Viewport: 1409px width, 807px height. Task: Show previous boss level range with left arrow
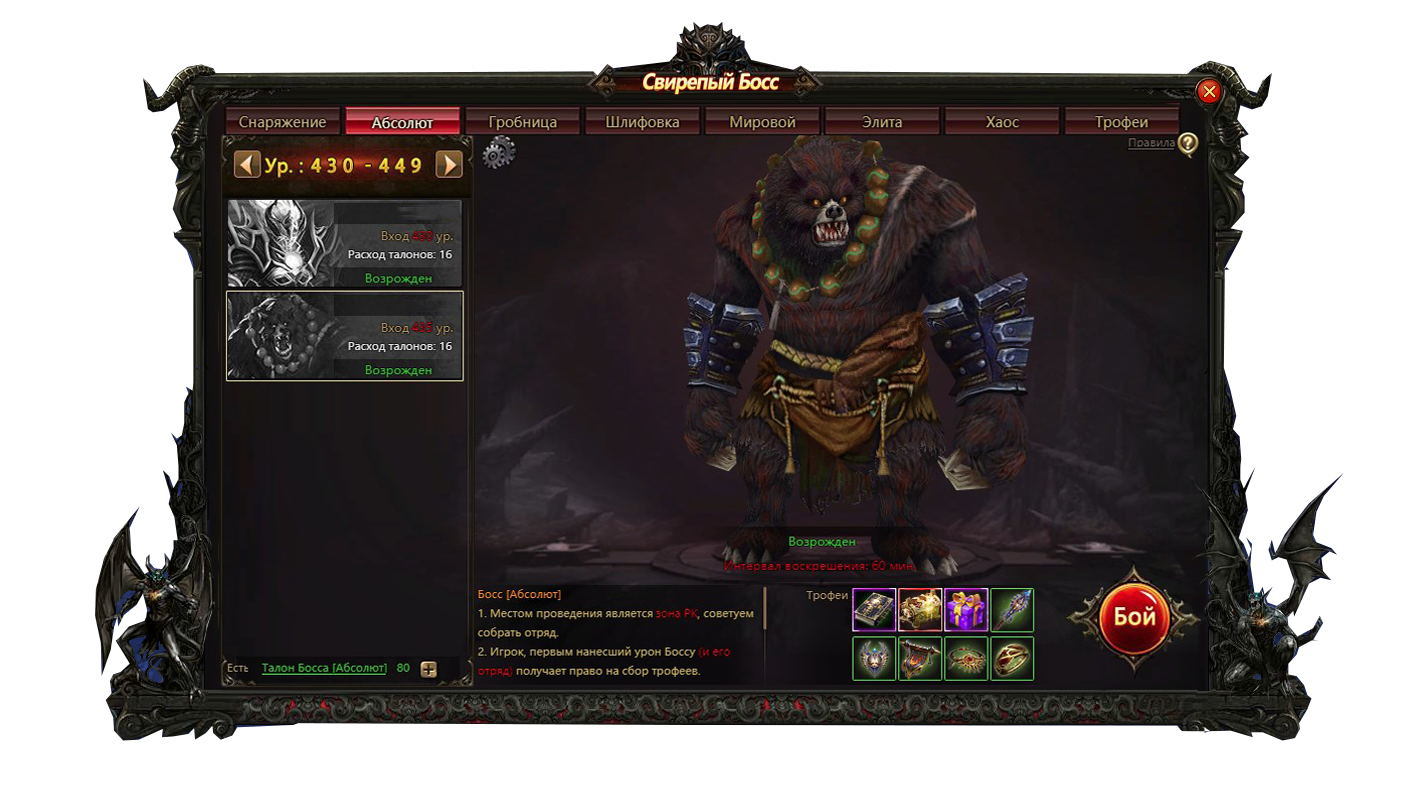pyautogui.click(x=247, y=164)
